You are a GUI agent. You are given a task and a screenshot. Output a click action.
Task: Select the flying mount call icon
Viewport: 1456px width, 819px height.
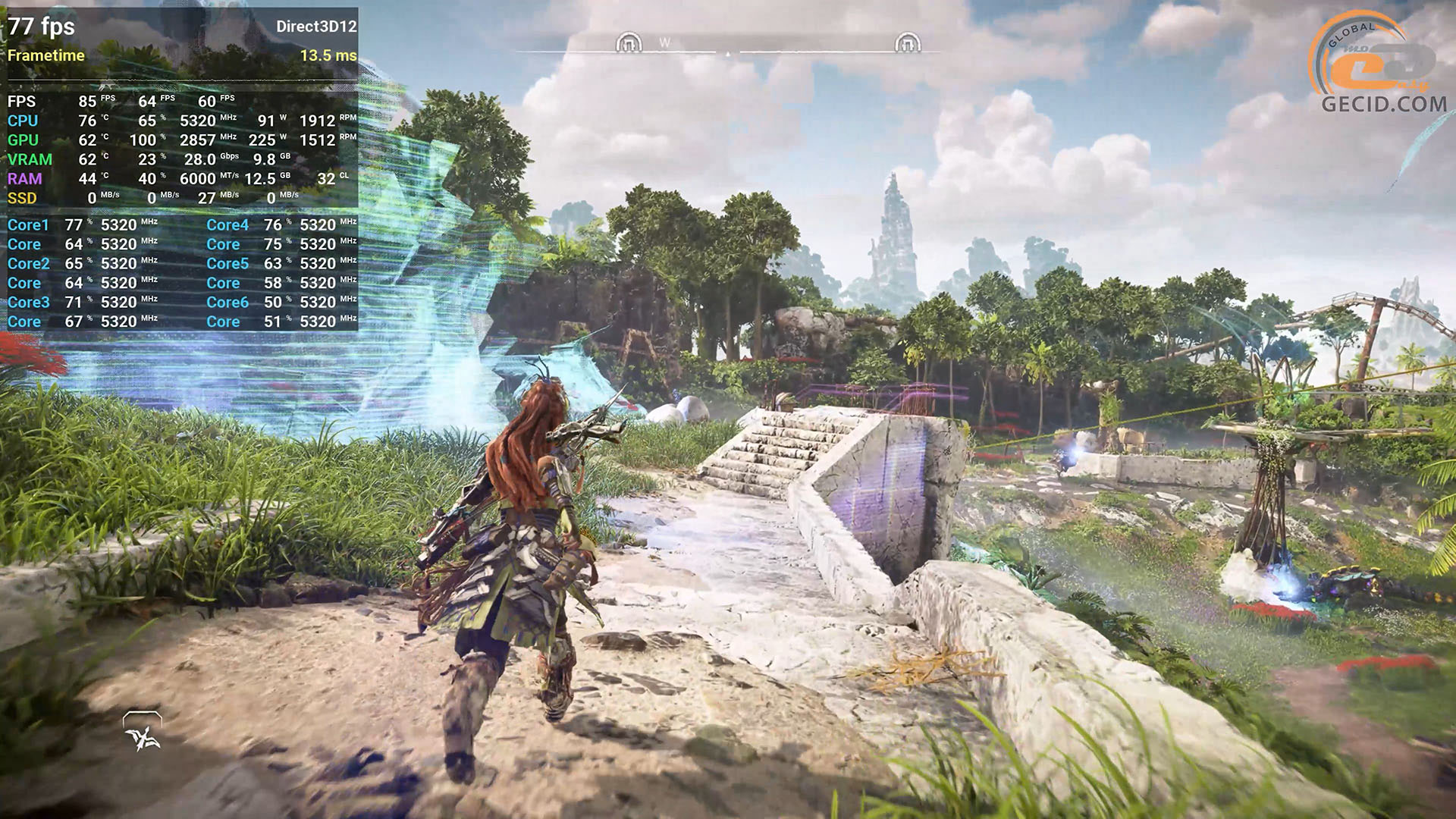point(143,733)
